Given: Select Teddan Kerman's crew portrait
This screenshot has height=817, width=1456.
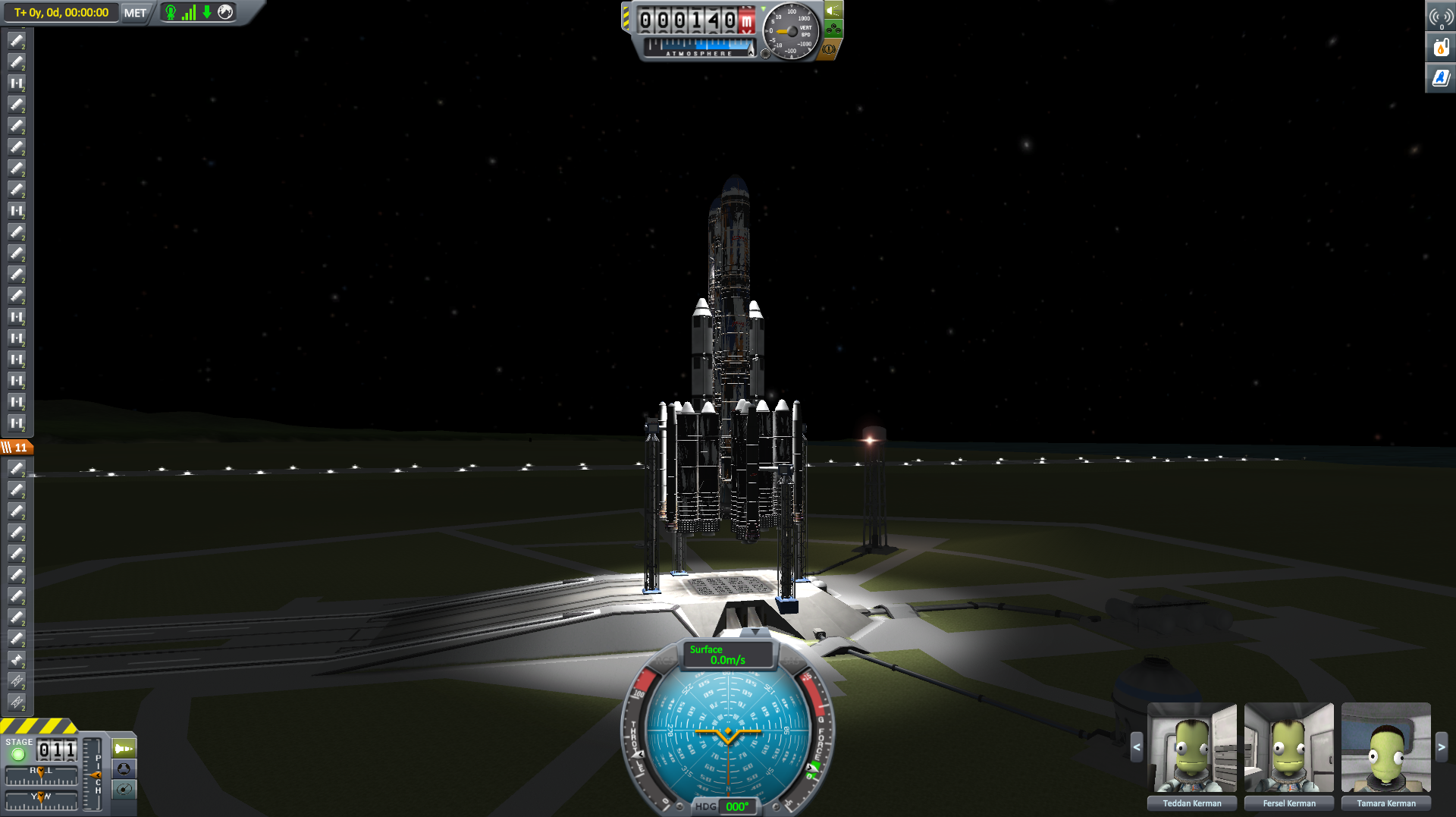Looking at the screenshot, I should pos(1191,749).
